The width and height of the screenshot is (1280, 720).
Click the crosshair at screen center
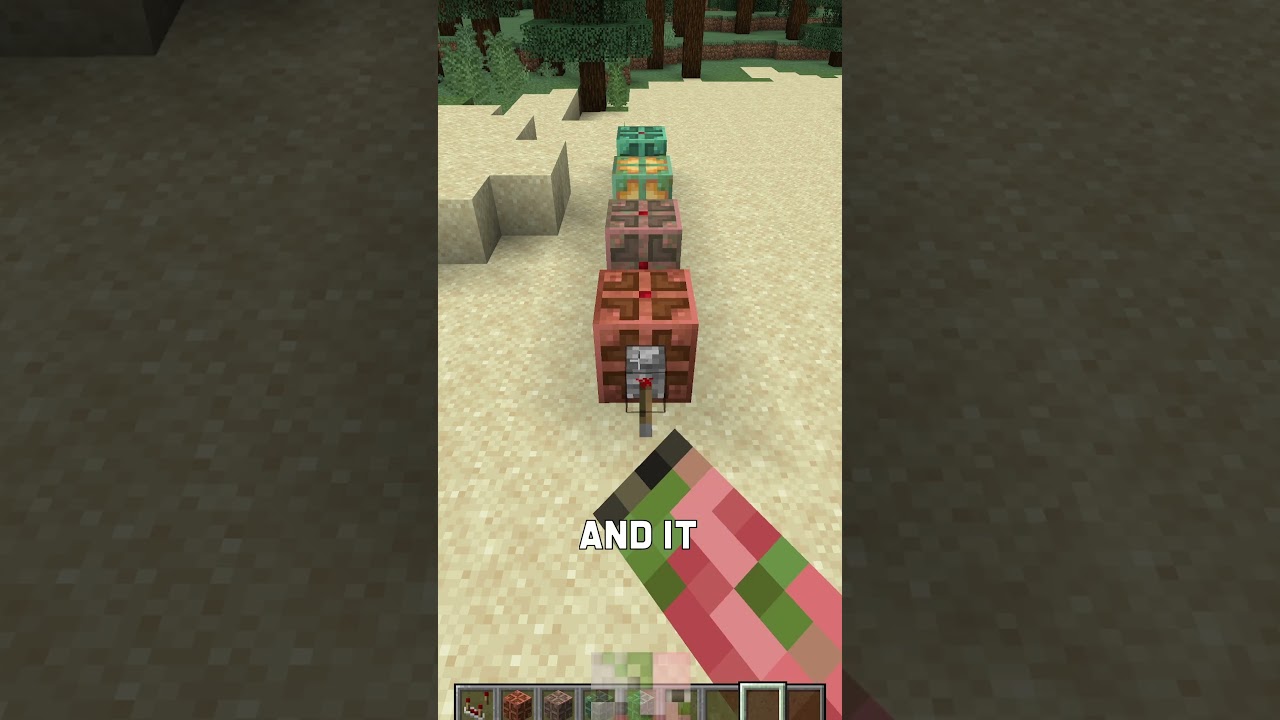(640, 360)
